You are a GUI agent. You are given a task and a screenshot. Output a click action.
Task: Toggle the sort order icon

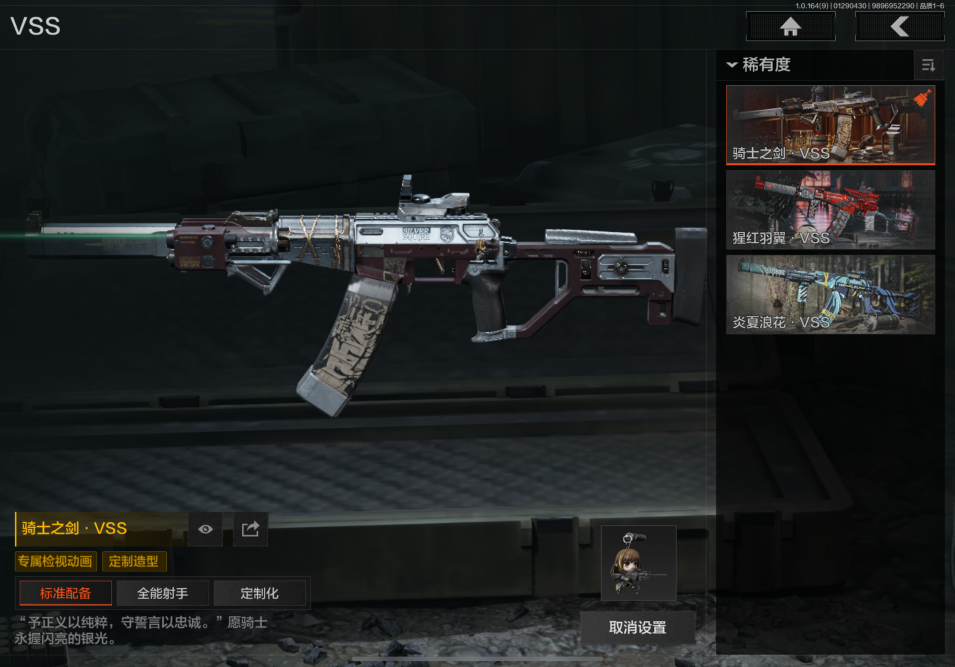928,65
